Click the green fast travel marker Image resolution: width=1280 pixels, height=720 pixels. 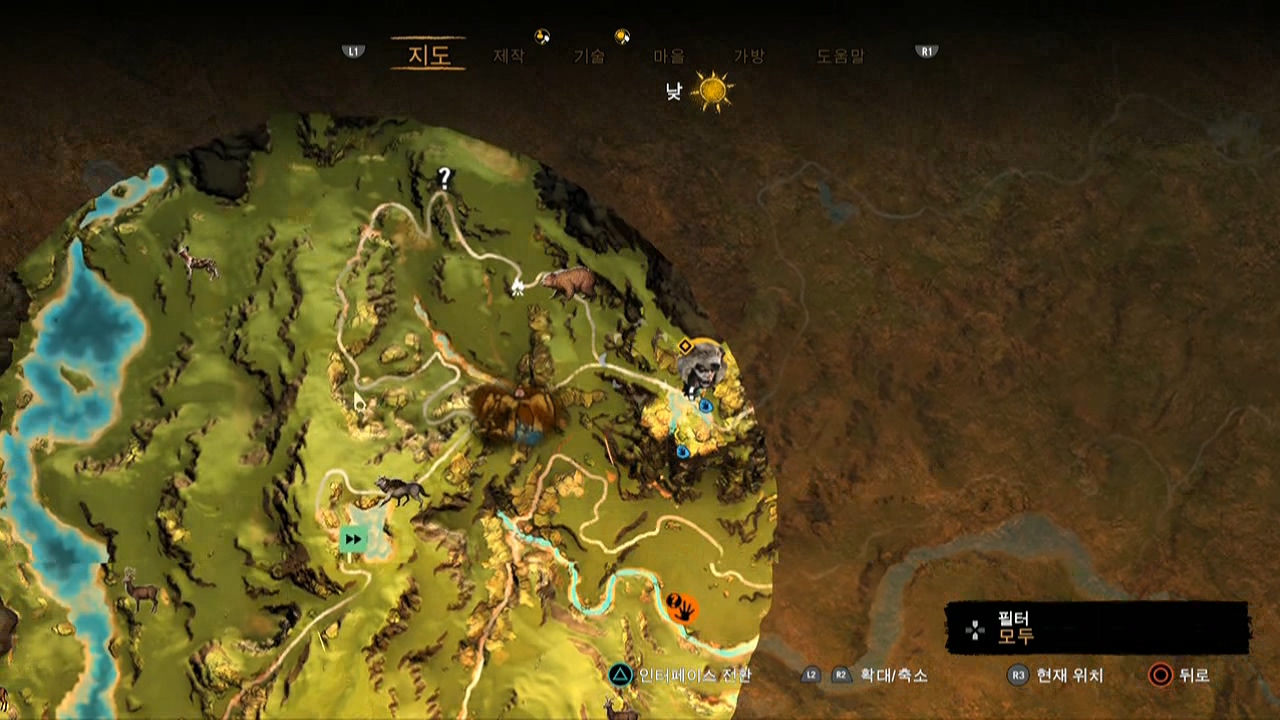352,540
